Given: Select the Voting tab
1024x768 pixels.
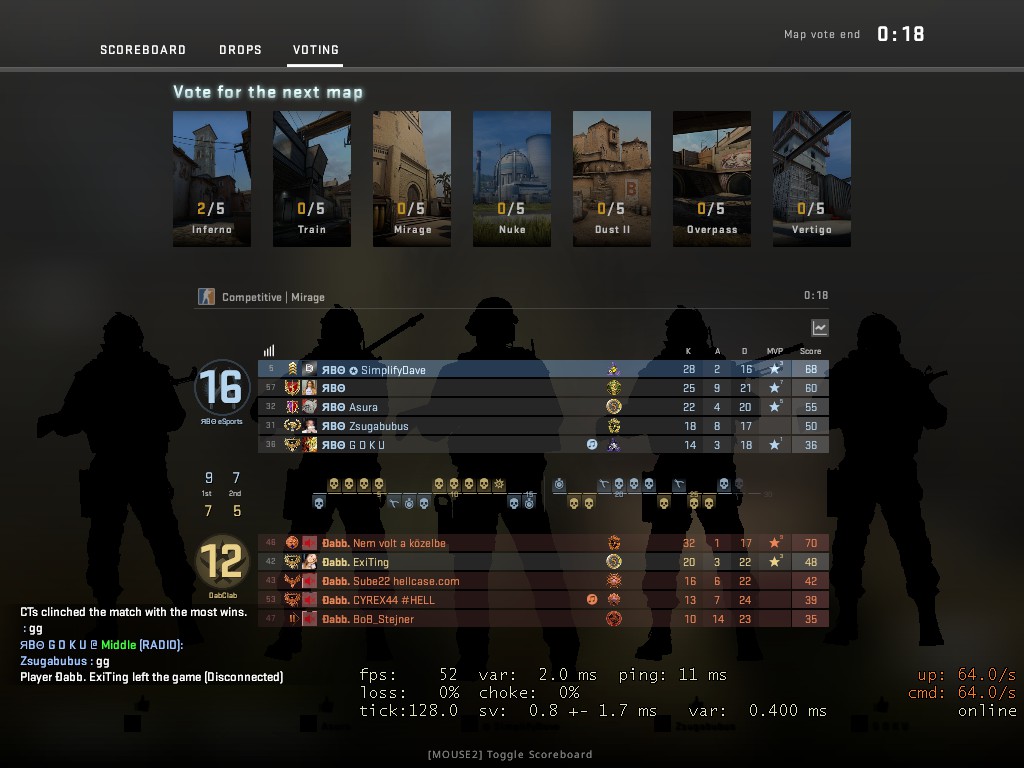Looking at the screenshot, I should (315, 50).
